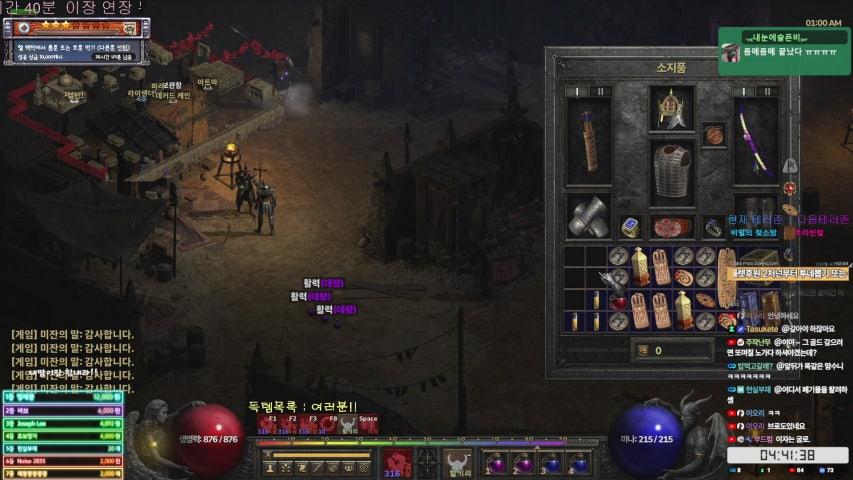Select the equipped amulet slot
853x480 pixels.
click(714, 134)
